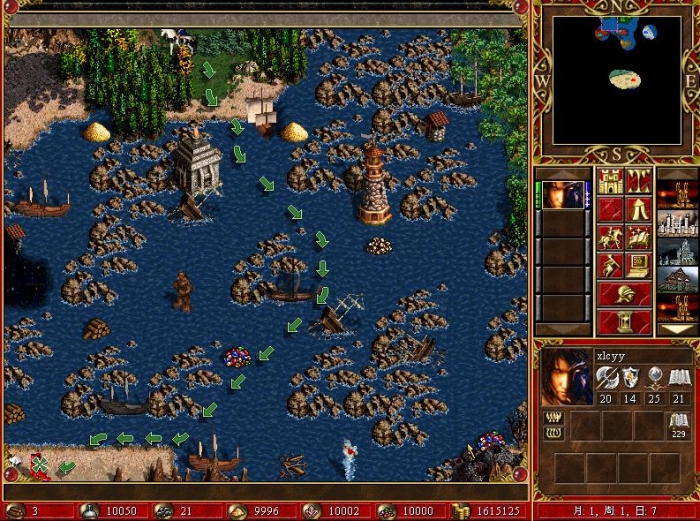The width and height of the screenshot is (700, 521).
Task: Click the world minimap
Action: (617, 80)
